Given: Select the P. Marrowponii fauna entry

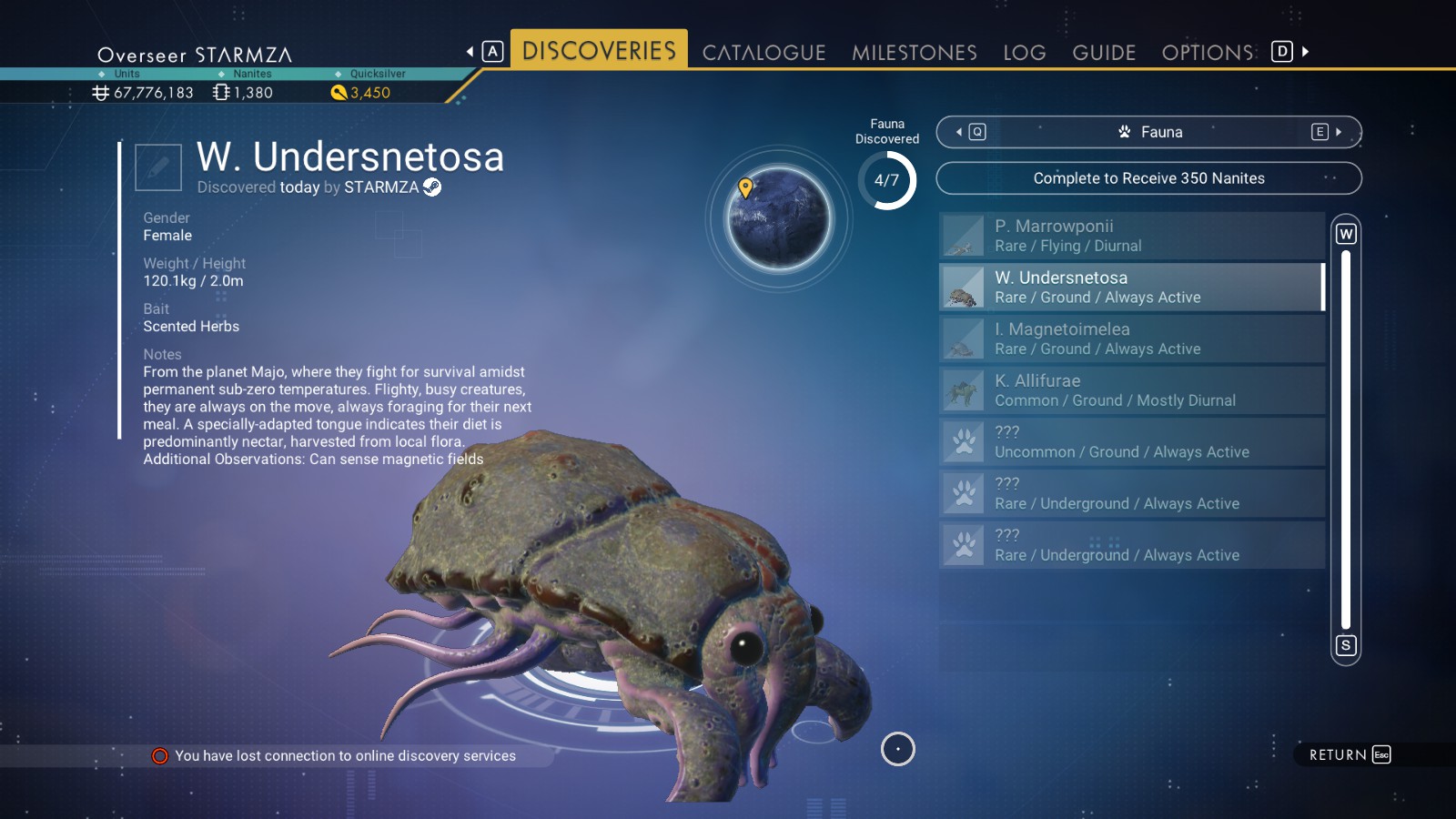Looking at the screenshot, I should (x=1131, y=236).
